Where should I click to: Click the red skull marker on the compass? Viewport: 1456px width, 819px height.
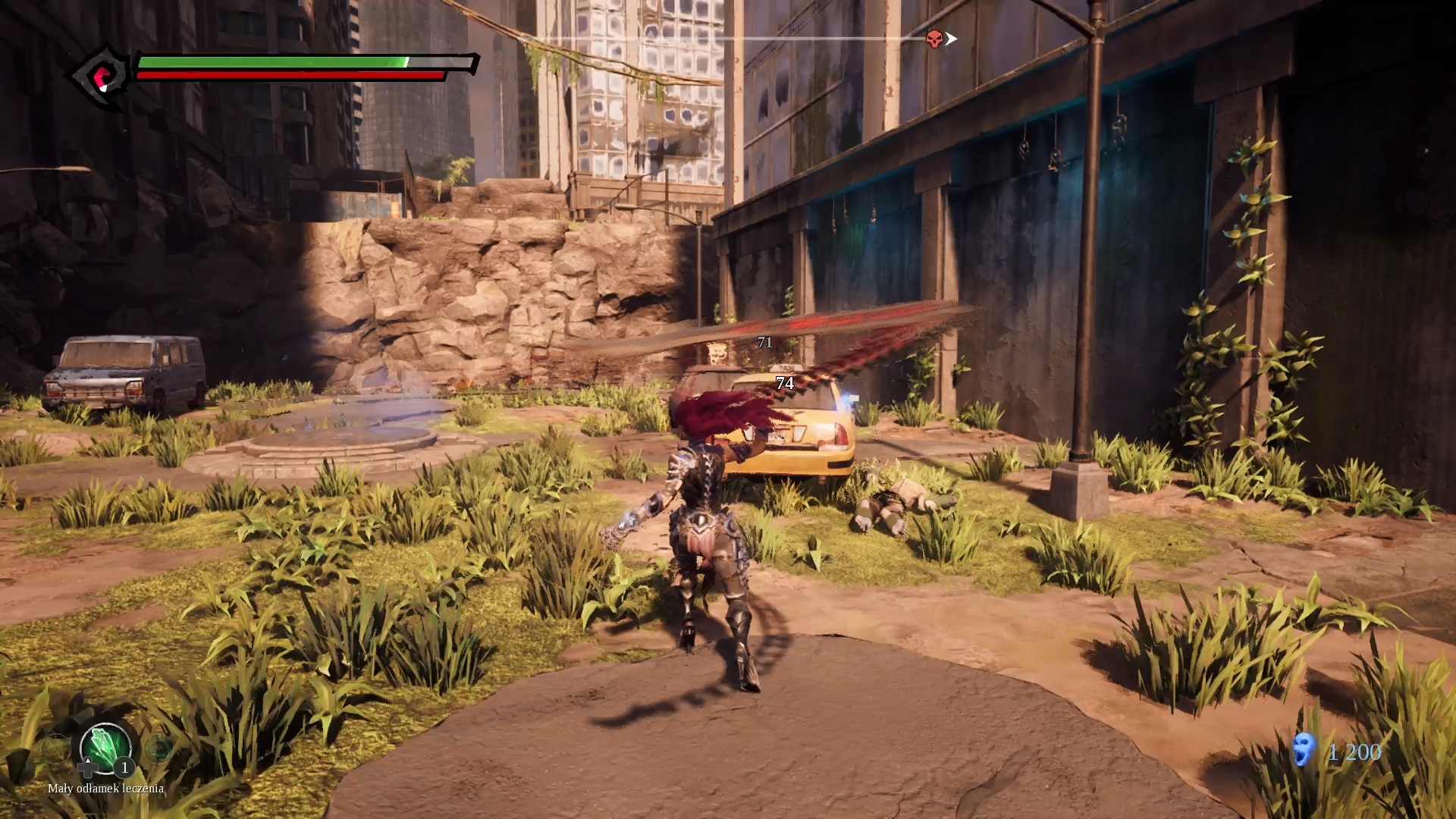(x=934, y=39)
